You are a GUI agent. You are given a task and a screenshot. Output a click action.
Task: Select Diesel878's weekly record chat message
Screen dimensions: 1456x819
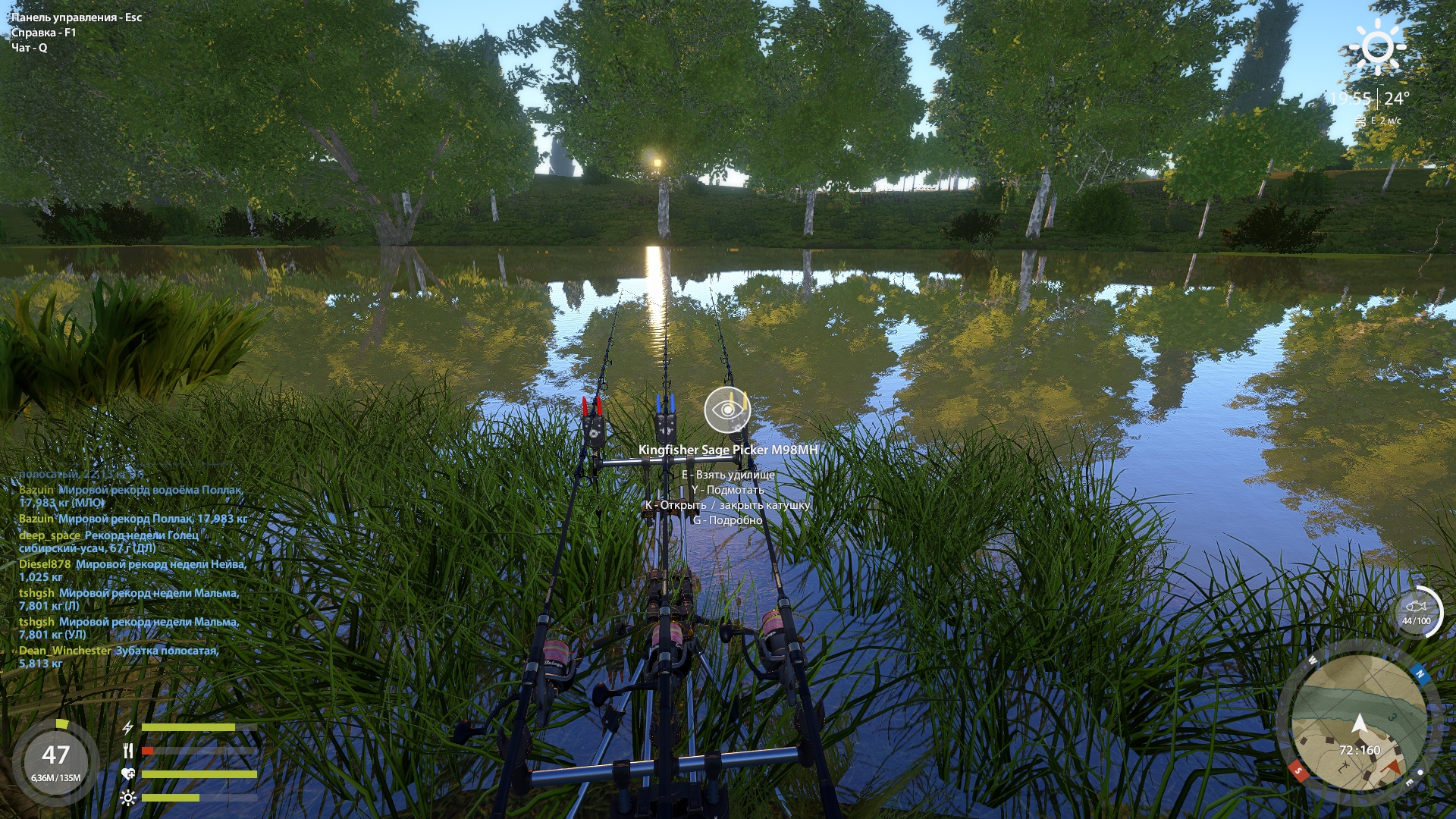click(133, 570)
